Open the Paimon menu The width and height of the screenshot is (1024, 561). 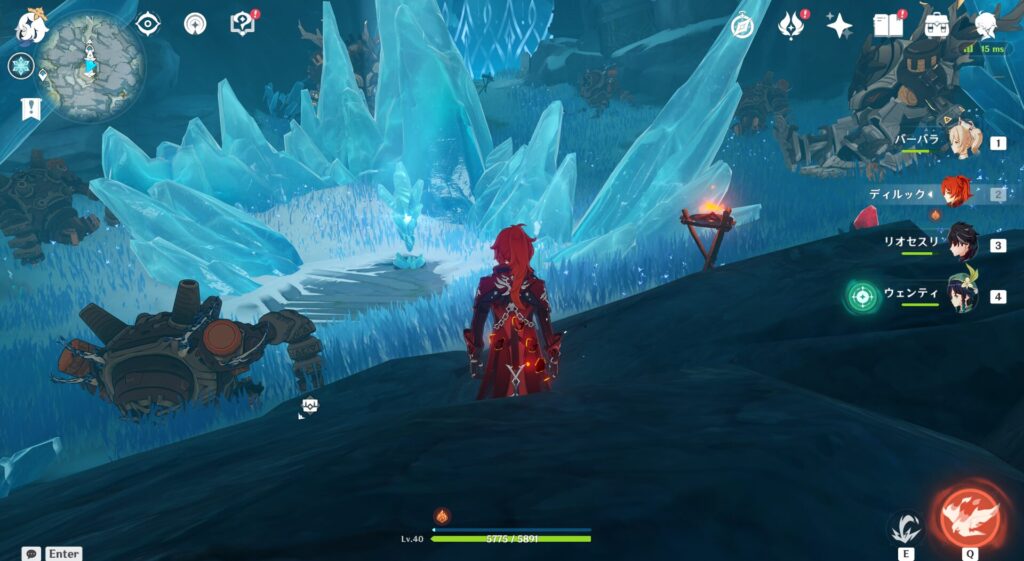(x=31, y=26)
